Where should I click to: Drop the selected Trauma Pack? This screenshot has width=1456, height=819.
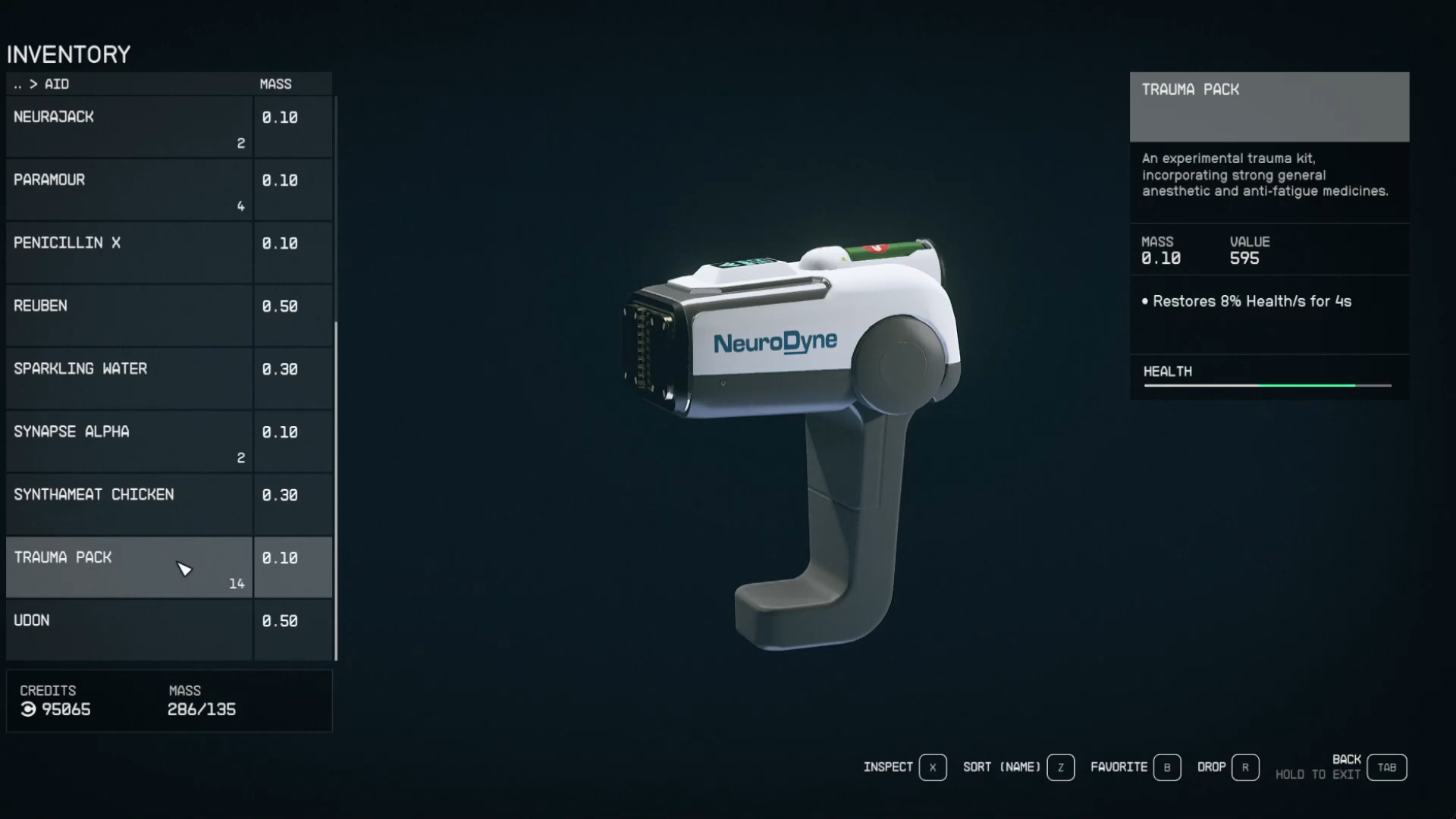point(1245,767)
